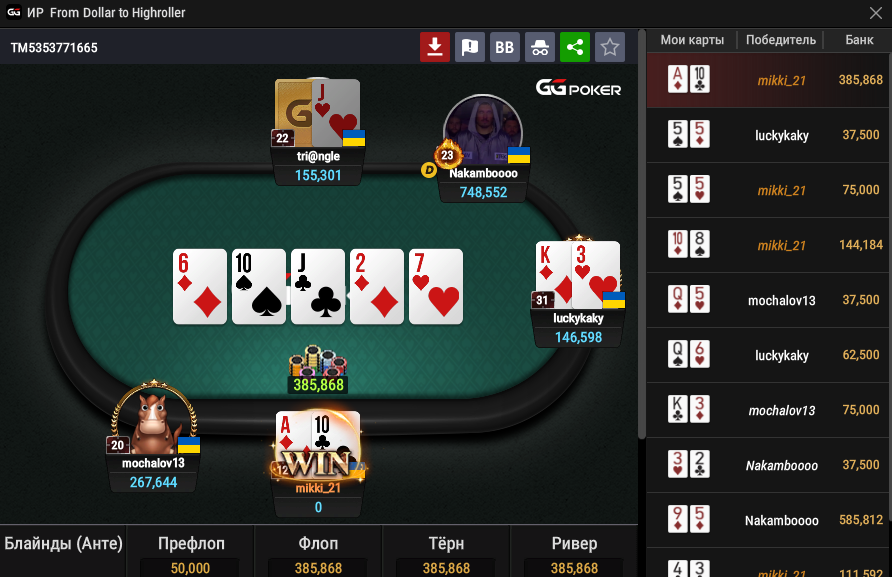Open mochalov13's horse avatar
Screen dimensions: 892x577
pos(152,420)
